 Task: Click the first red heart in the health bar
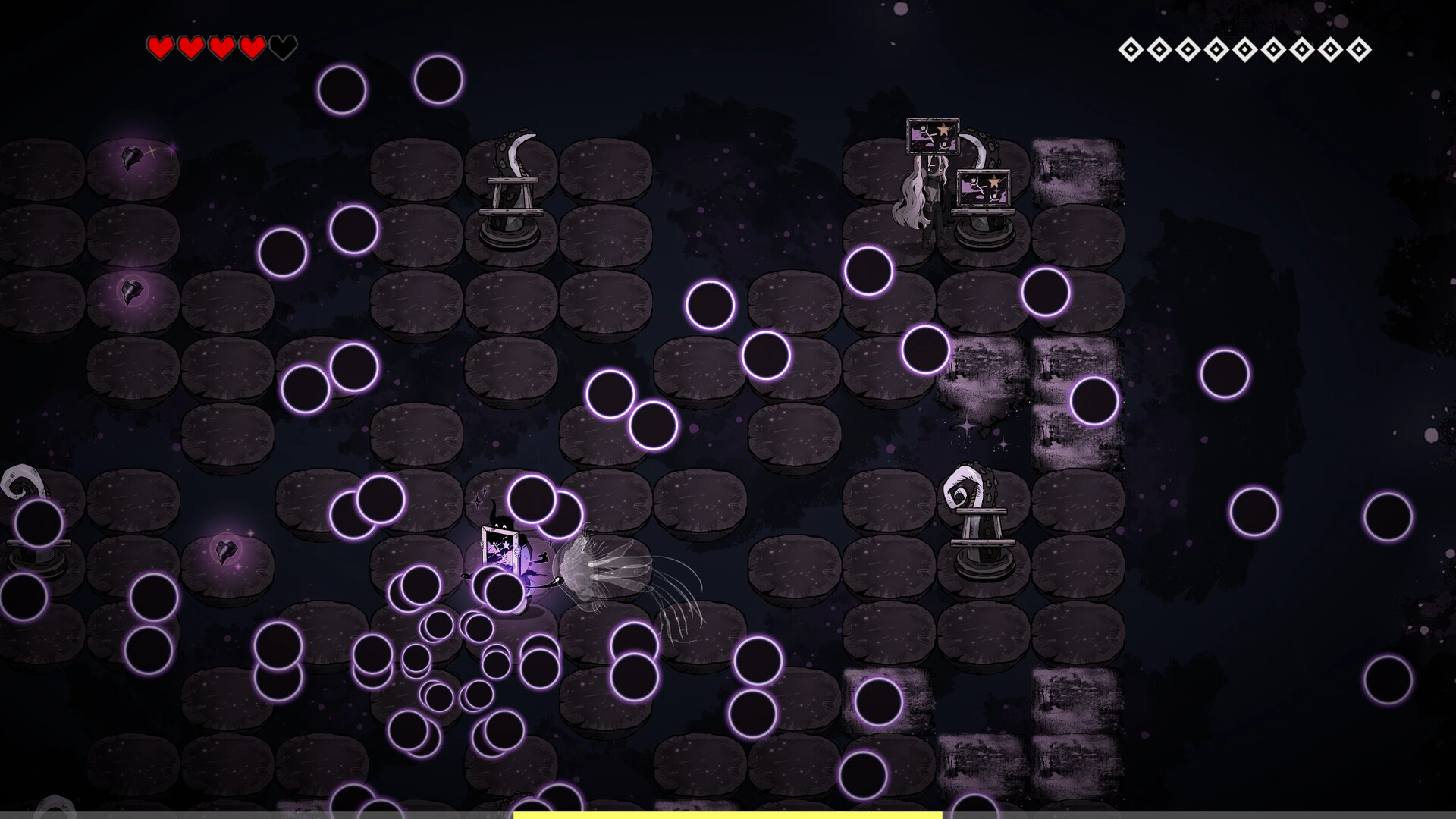pyautogui.click(x=161, y=46)
